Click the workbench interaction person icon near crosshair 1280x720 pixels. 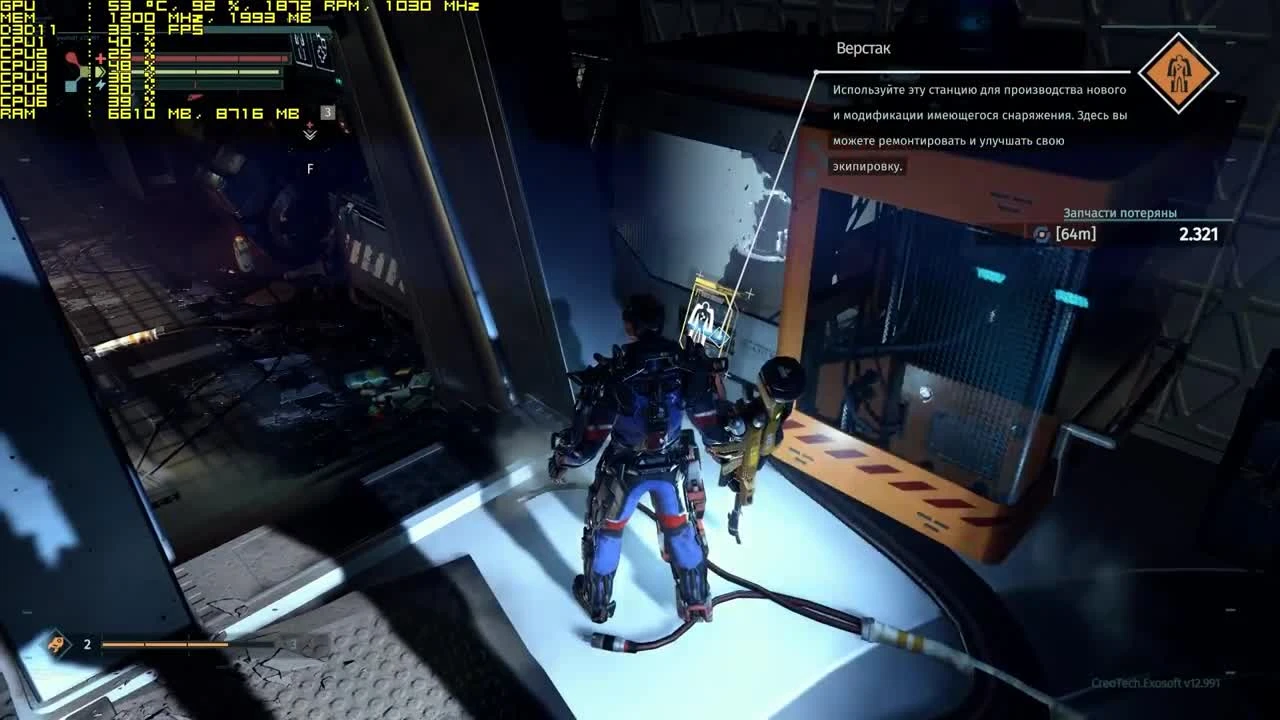coord(703,315)
